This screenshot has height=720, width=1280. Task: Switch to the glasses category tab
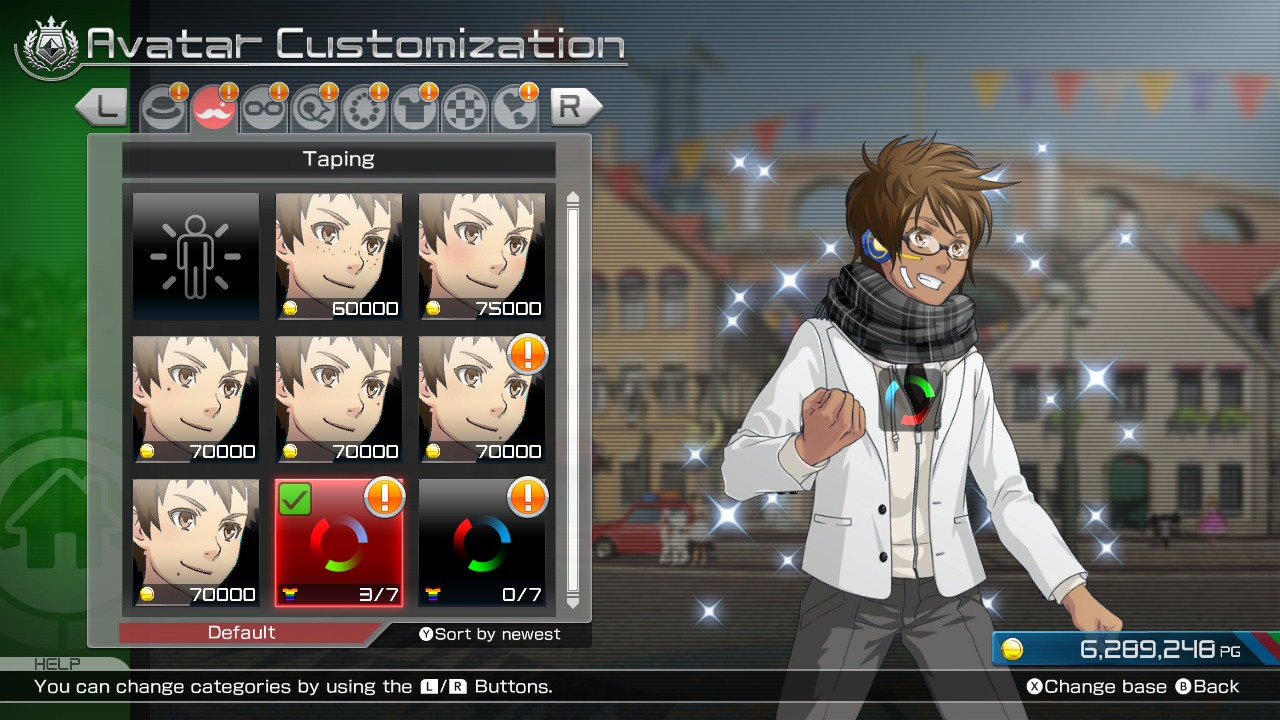pos(263,109)
